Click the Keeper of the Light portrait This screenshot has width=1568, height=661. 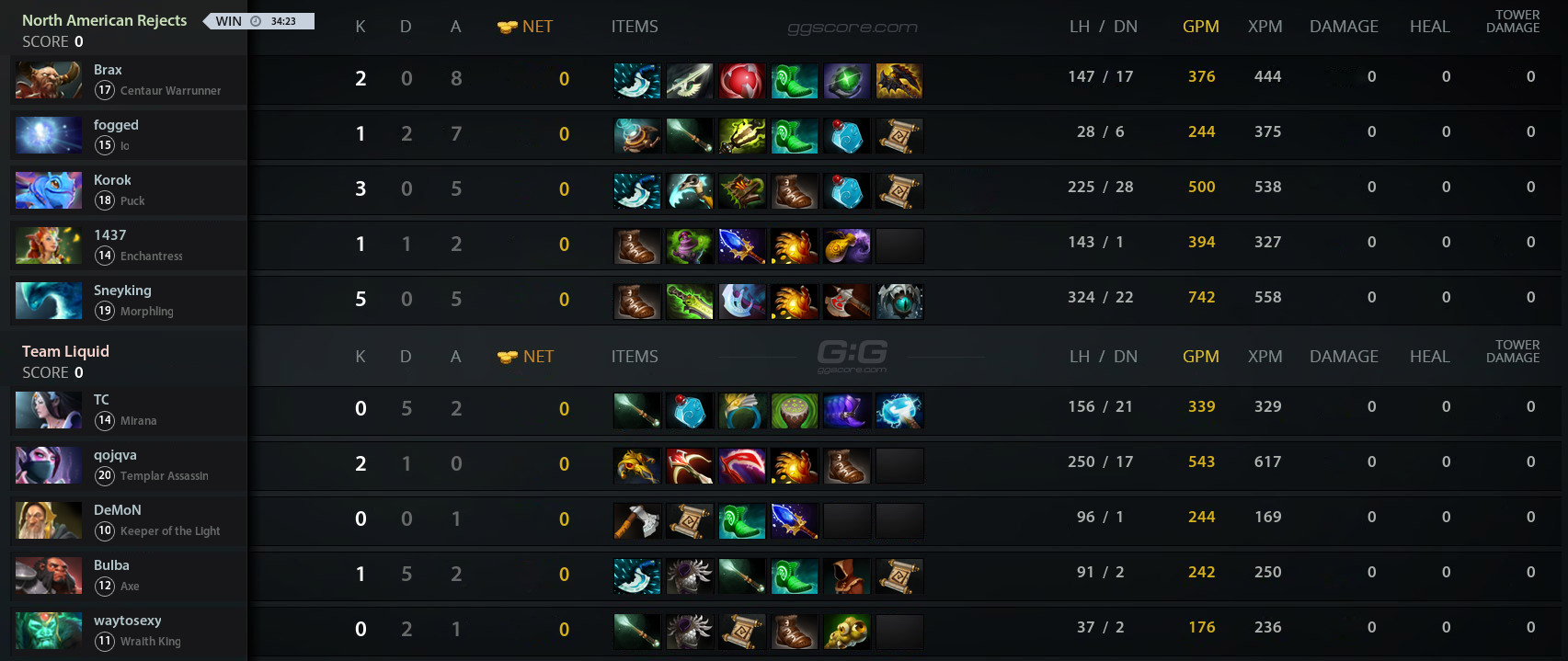click(49, 520)
